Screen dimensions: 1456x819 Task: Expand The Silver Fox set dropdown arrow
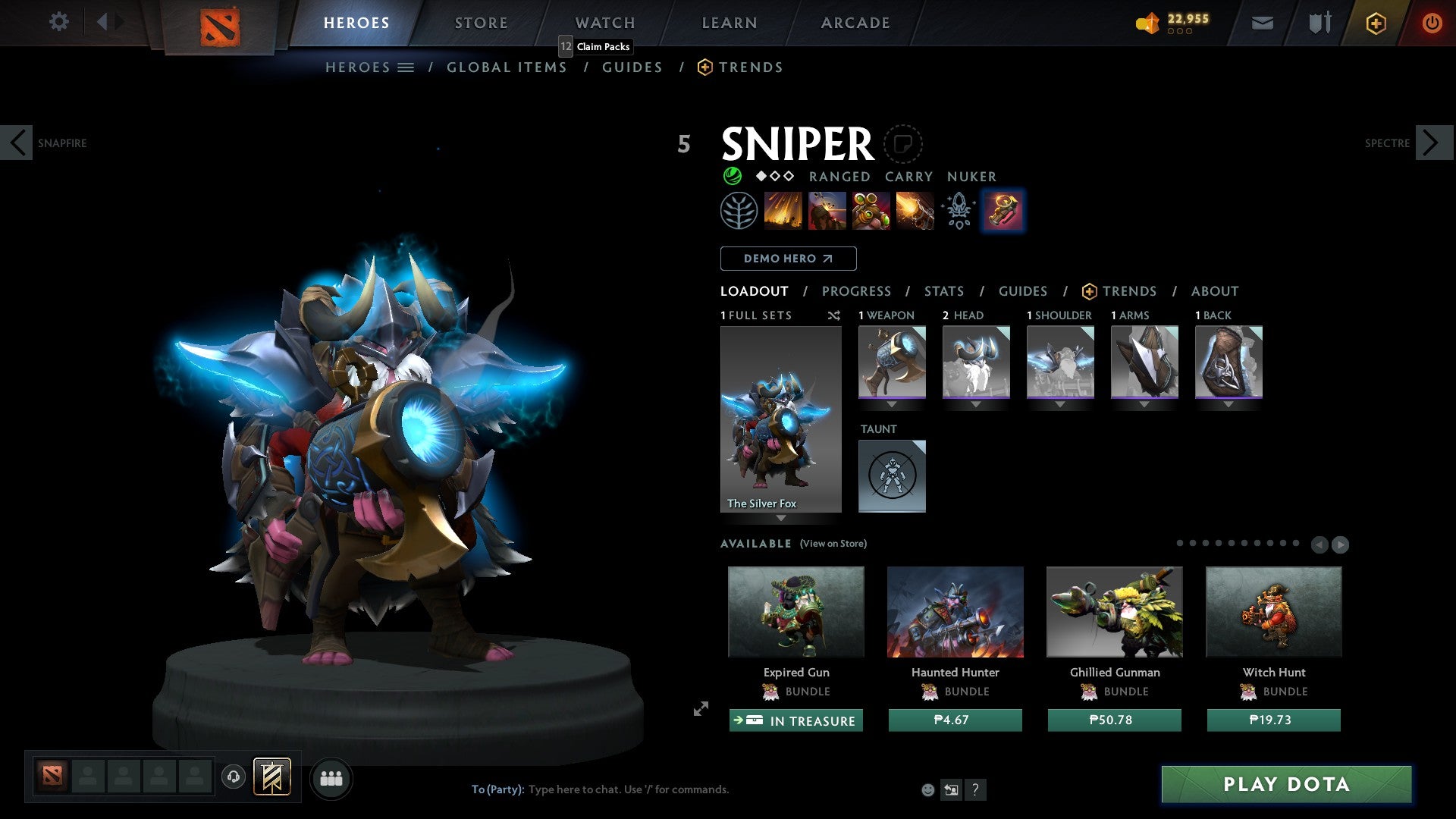pos(781,519)
